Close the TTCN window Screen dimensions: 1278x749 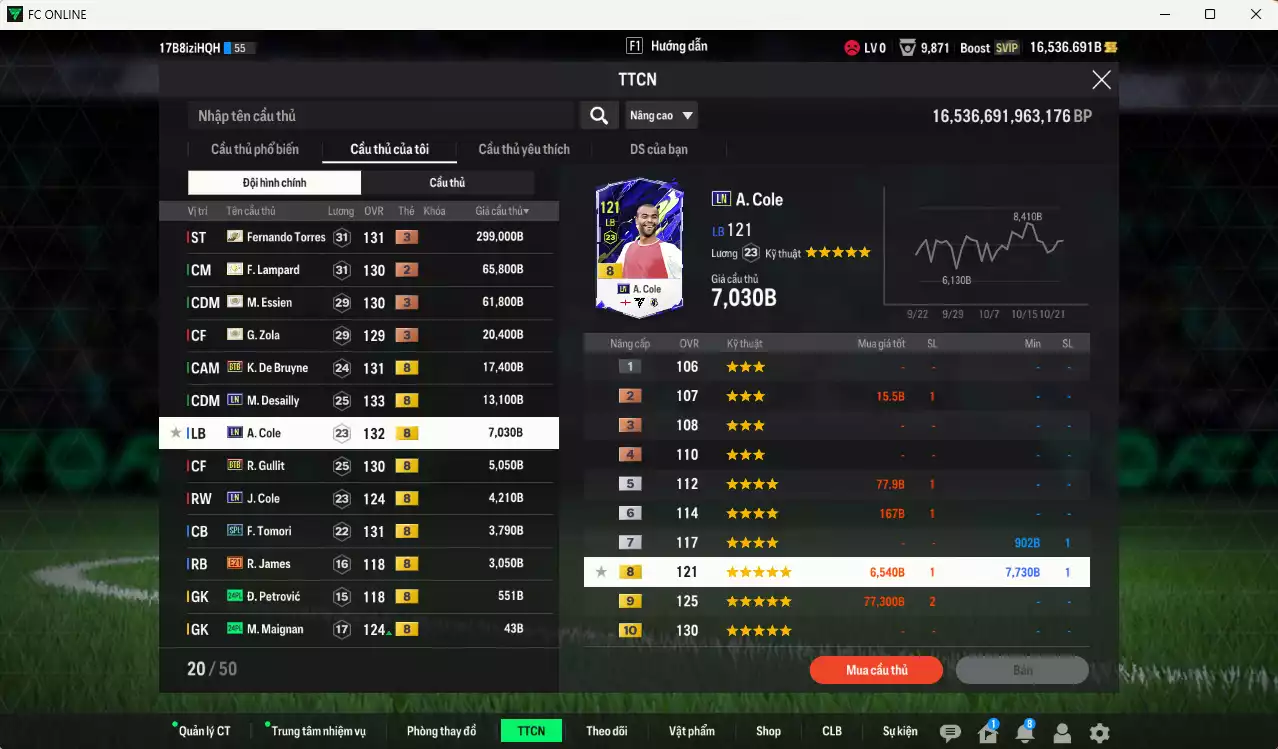click(1101, 80)
